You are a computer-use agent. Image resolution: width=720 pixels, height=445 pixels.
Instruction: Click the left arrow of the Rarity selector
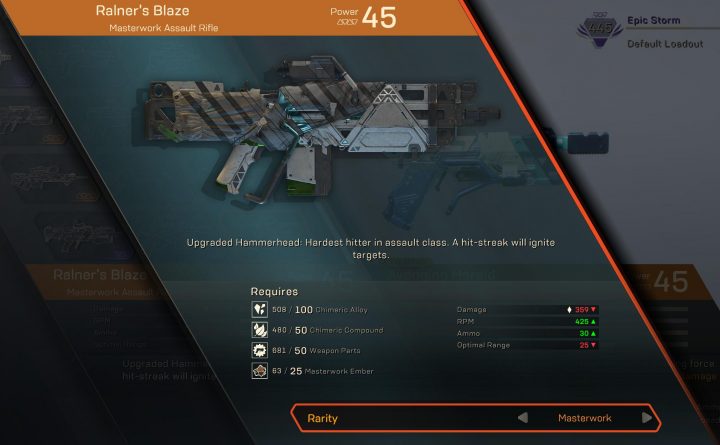[x=521, y=418]
